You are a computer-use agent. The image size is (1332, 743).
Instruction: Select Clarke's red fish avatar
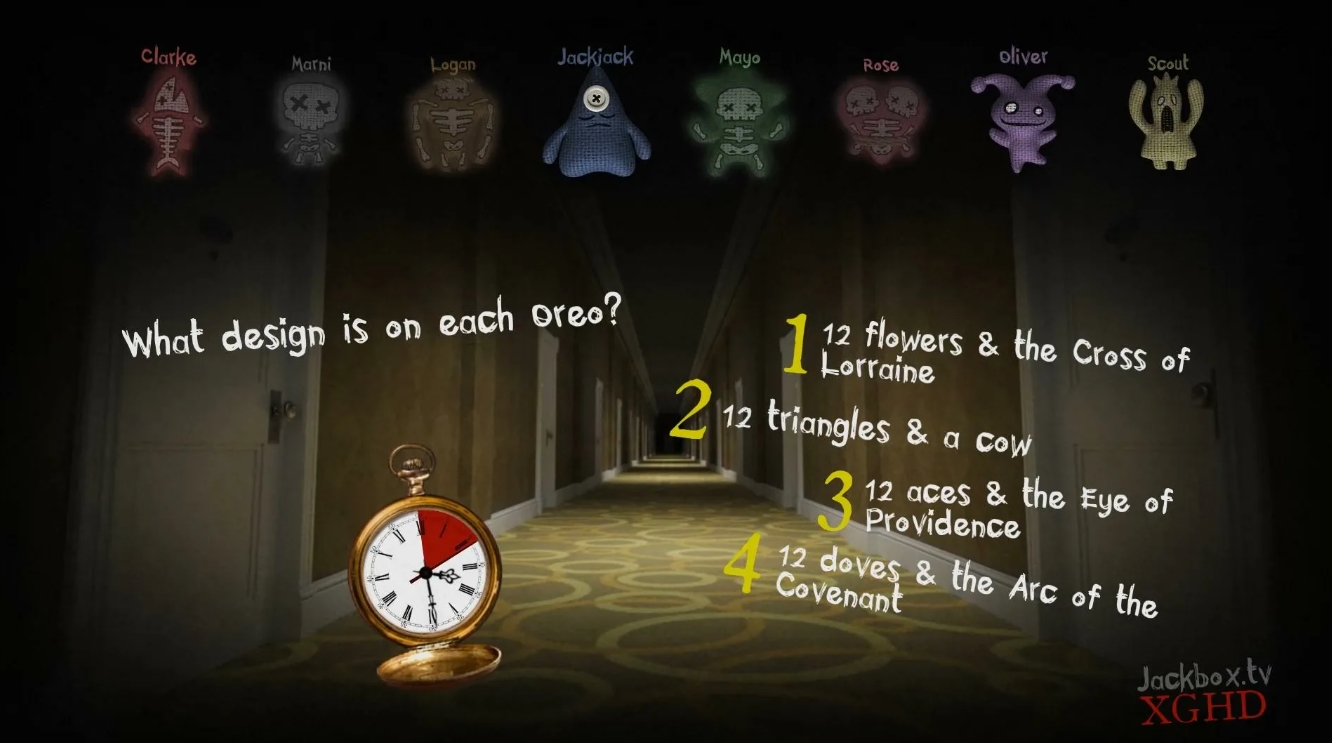[x=170, y=120]
